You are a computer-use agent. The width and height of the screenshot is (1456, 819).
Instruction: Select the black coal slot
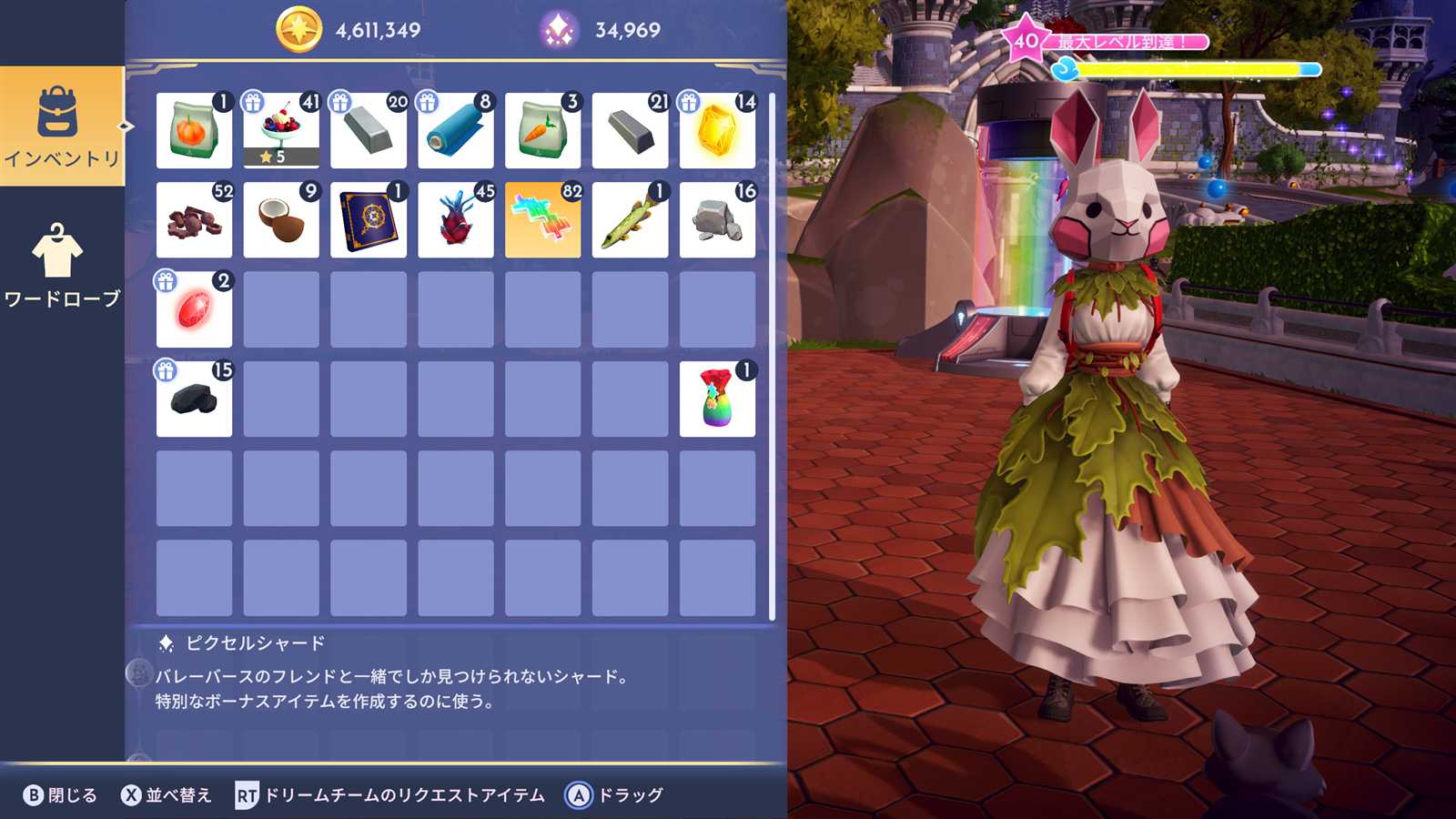[x=194, y=399]
